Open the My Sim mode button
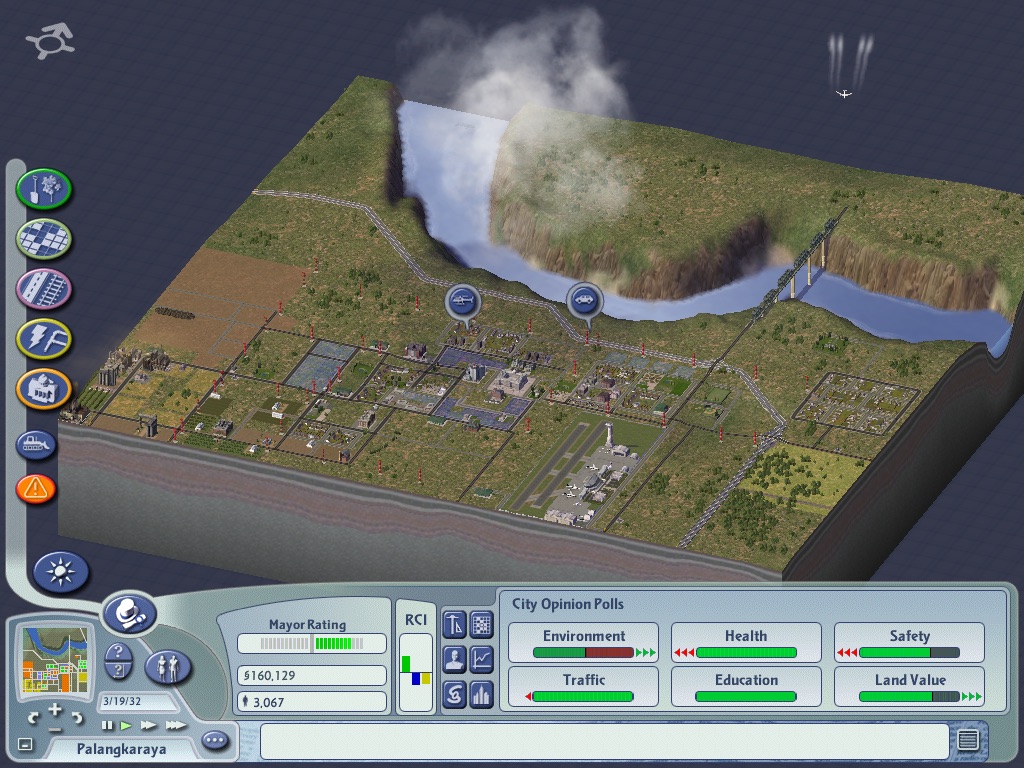Viewport: 1024px width, 768px height. pyautogui.click(x=168, y=667)
